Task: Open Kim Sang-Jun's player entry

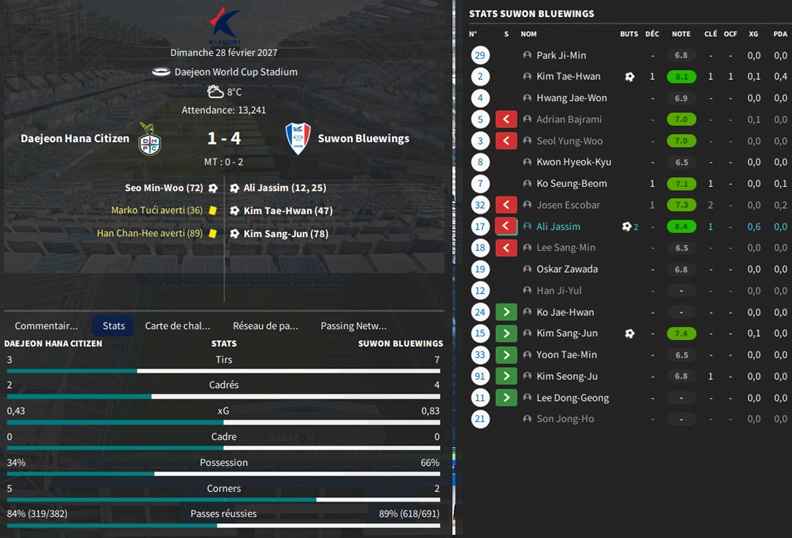Action: [x=566, y=333]
